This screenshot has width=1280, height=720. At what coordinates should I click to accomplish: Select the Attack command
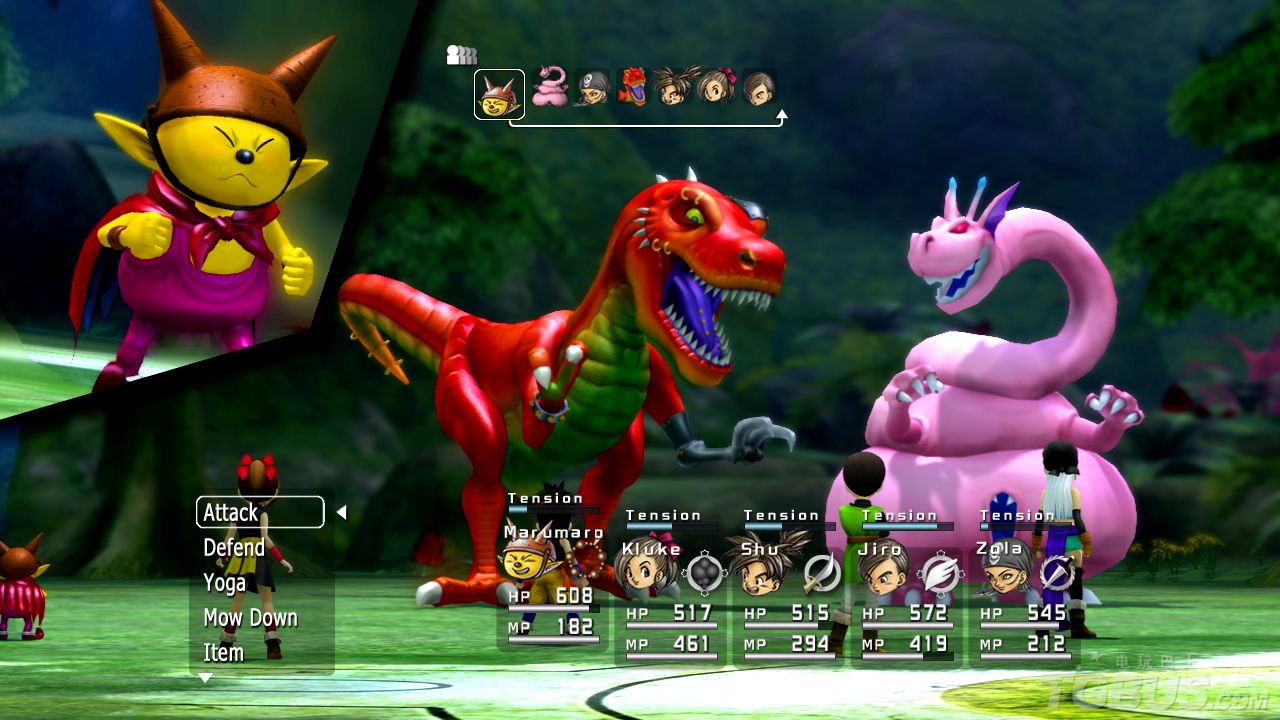[259, 512]
